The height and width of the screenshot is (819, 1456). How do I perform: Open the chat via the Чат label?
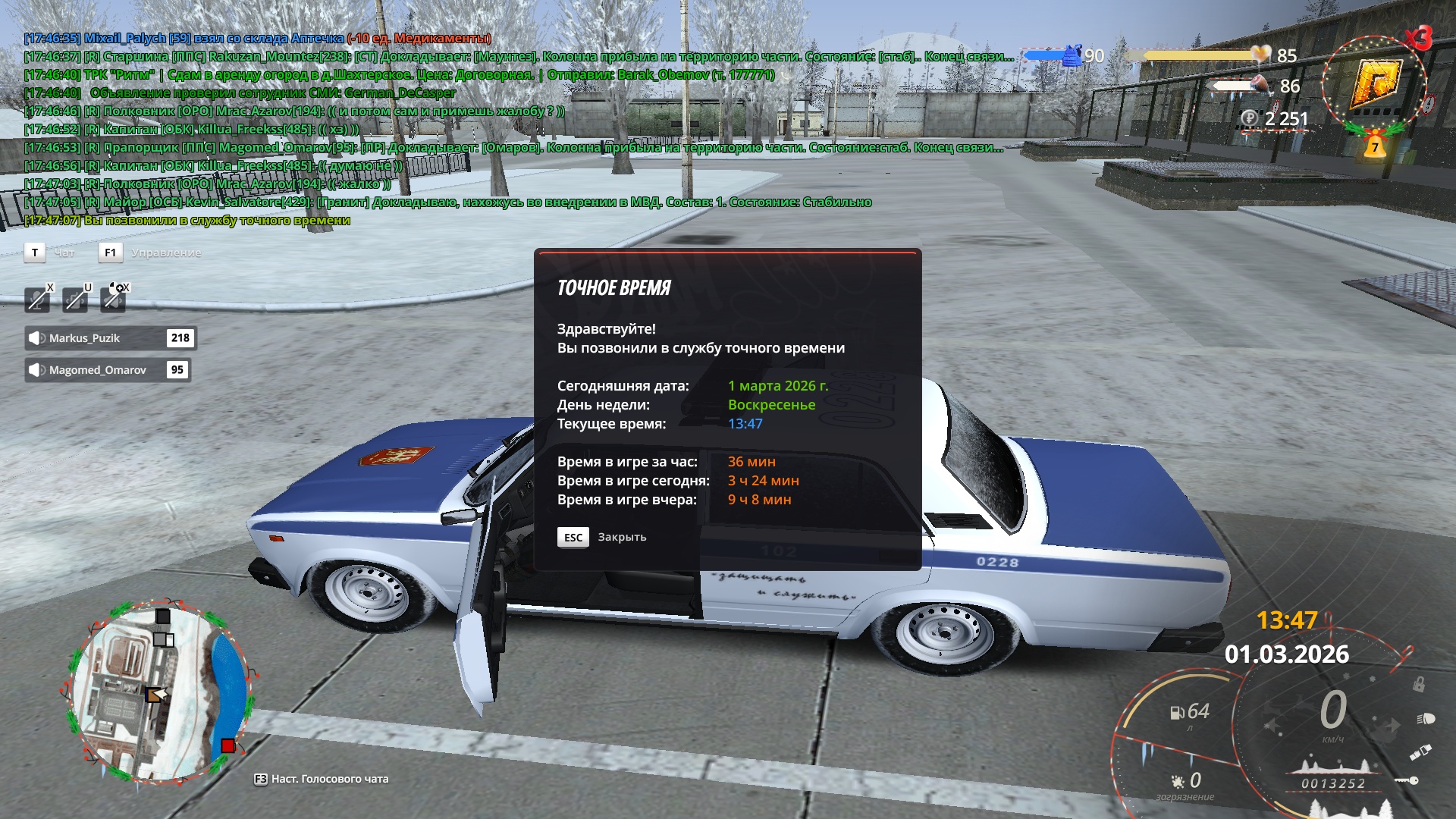click(64, 253)
